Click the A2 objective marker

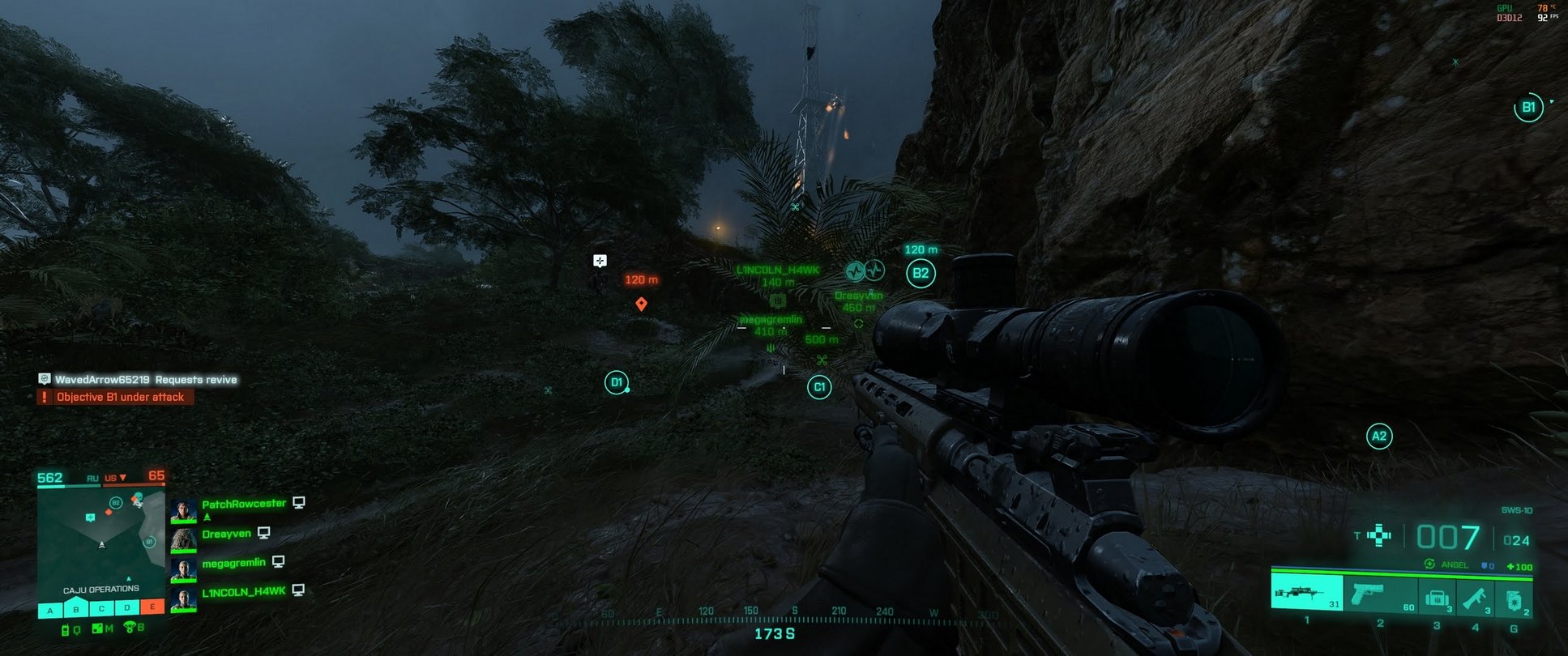(x=1378, y=437)
